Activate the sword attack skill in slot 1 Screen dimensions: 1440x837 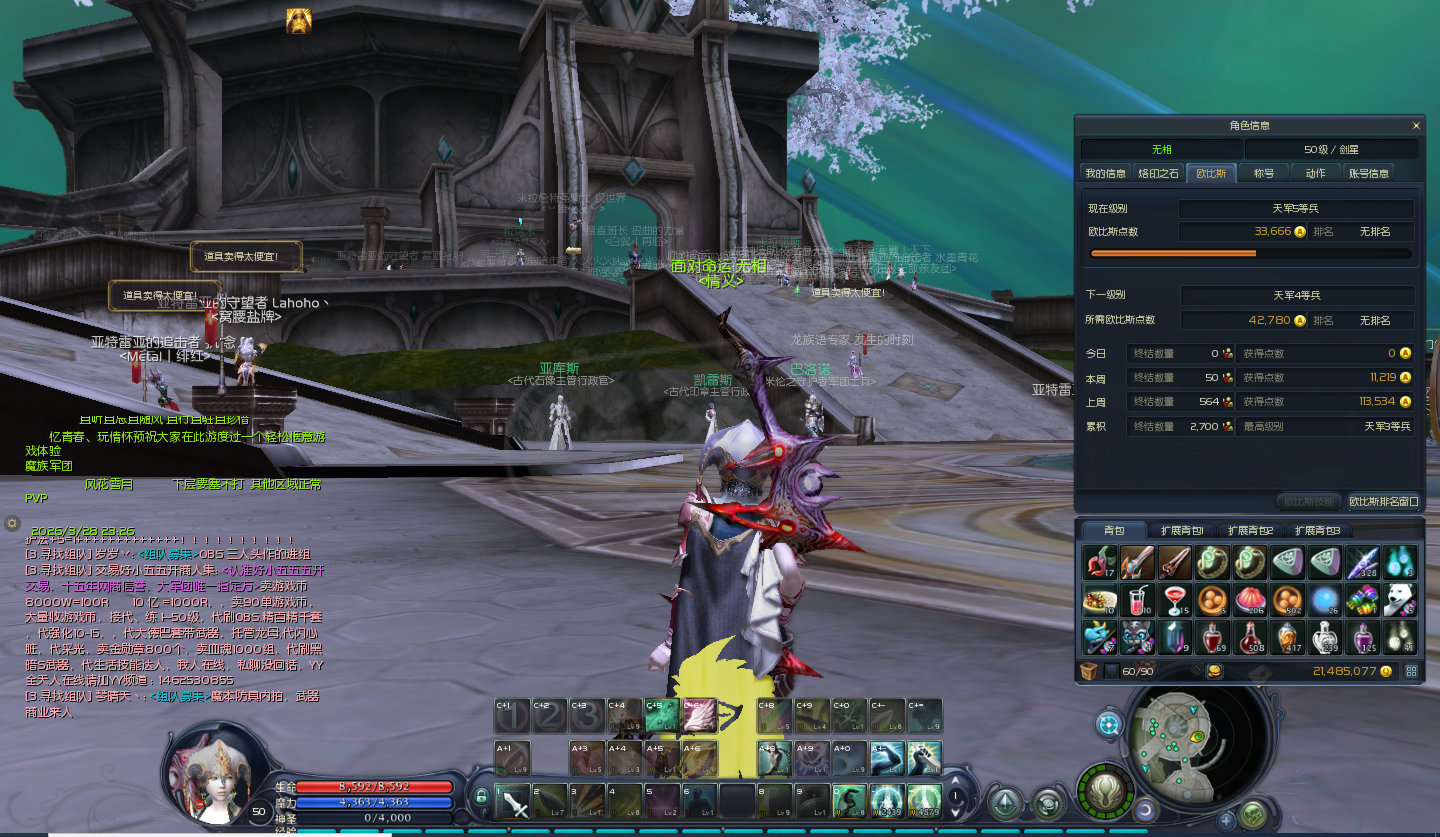pos(514,800)
